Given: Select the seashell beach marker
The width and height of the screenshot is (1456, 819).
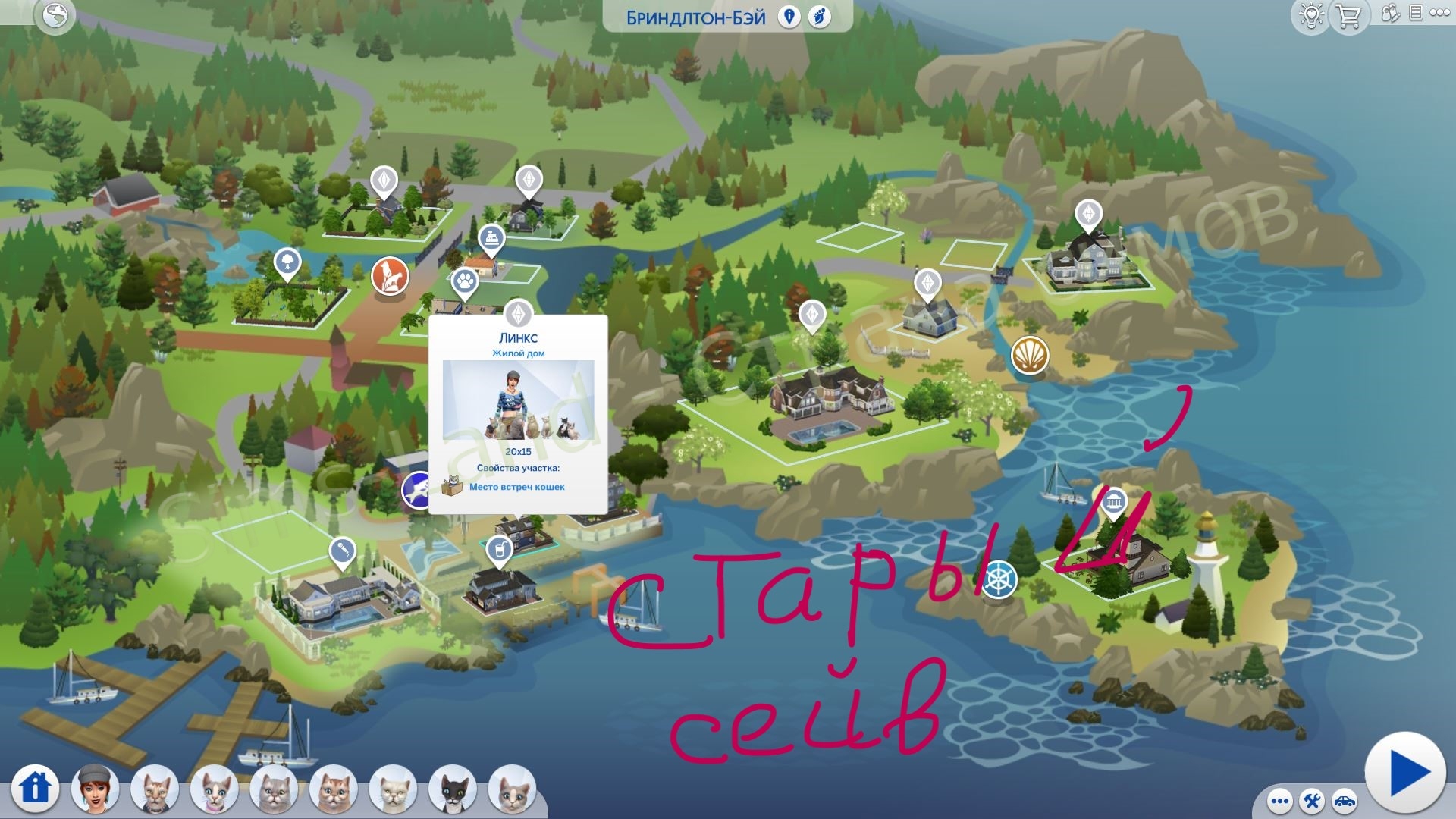Looking at the screenshot, I should (1030, 354).
